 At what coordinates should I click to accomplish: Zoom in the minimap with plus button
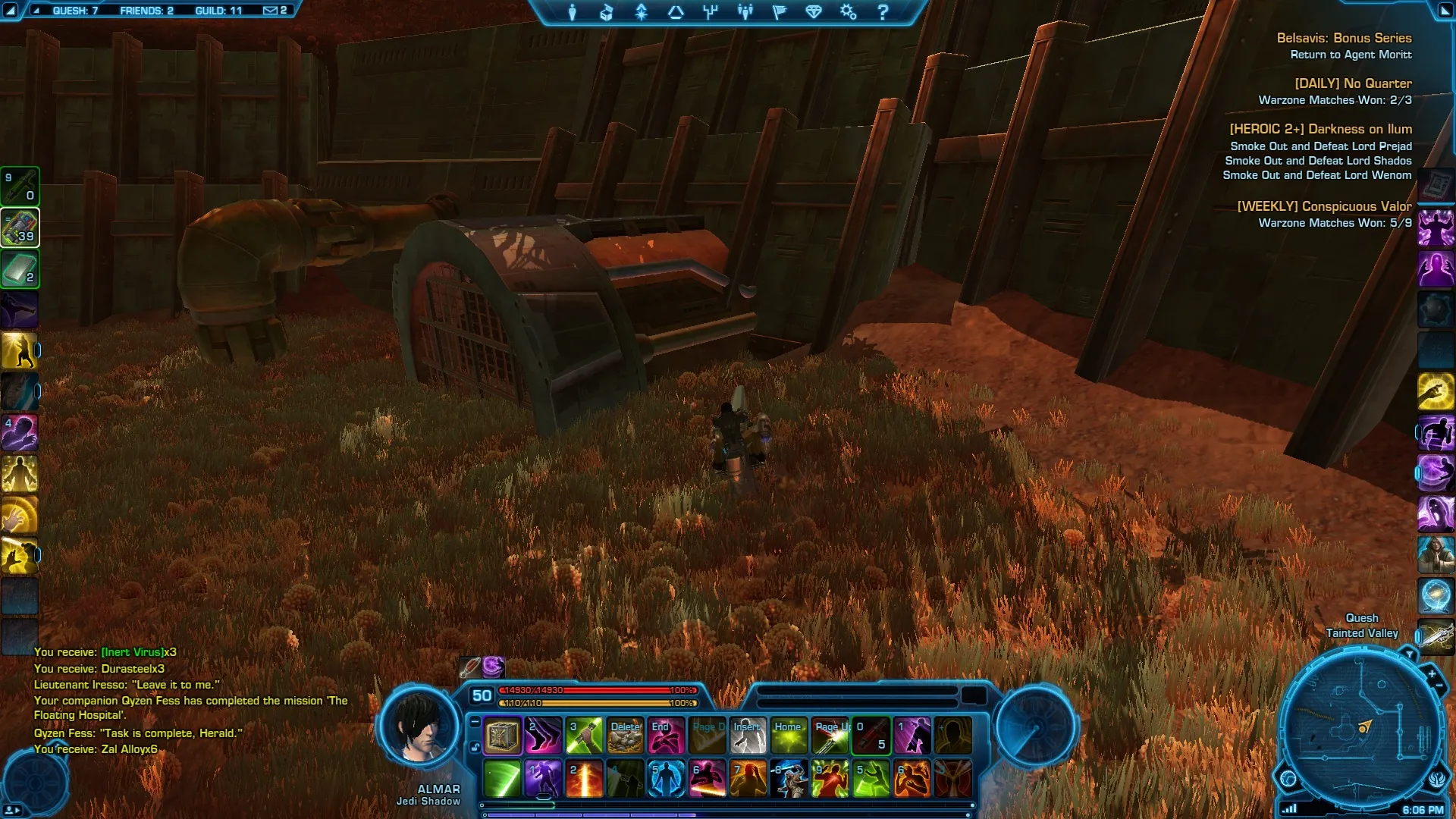1432,673
